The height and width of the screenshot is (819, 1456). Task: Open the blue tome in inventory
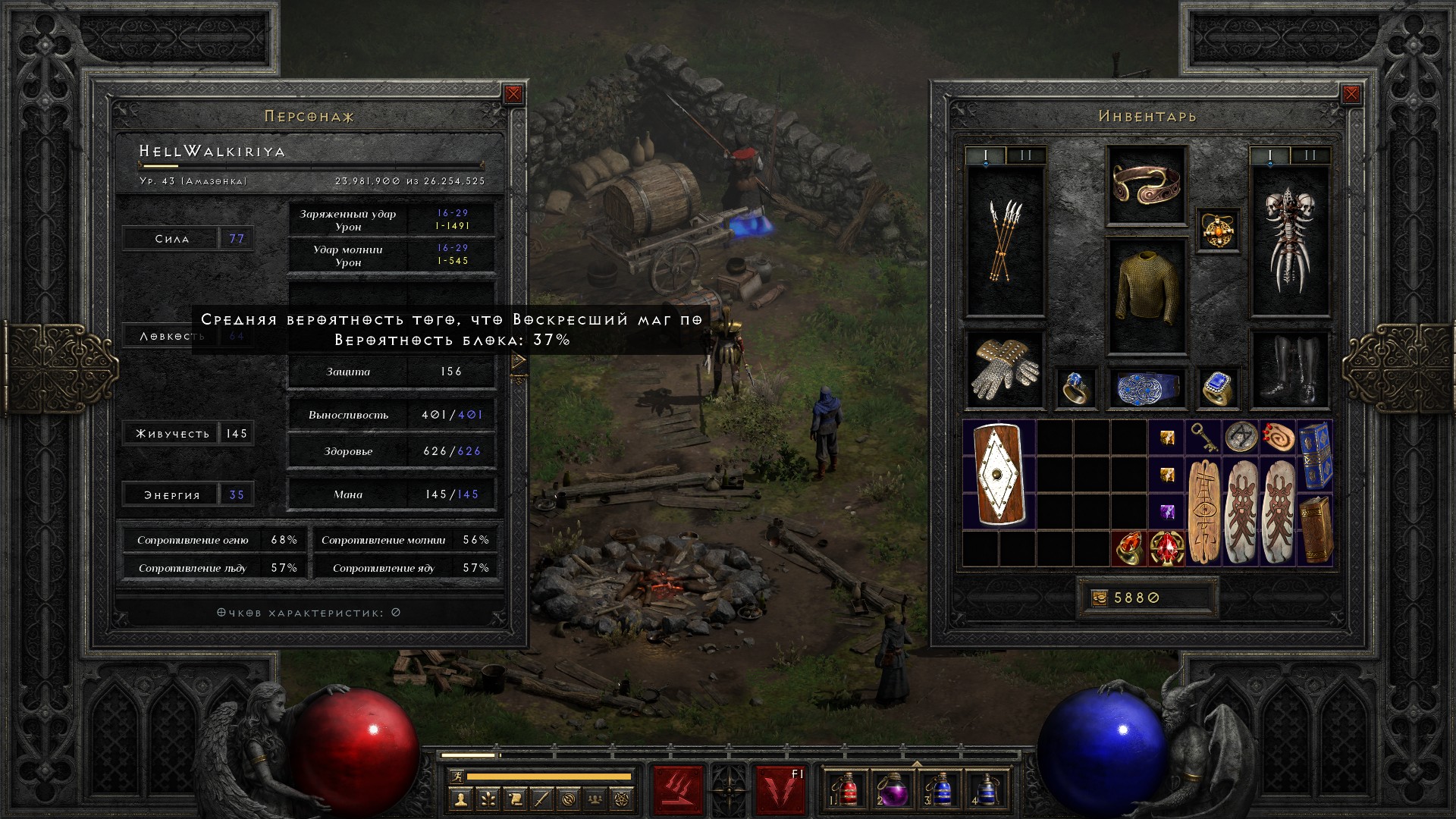(1315, 456)
